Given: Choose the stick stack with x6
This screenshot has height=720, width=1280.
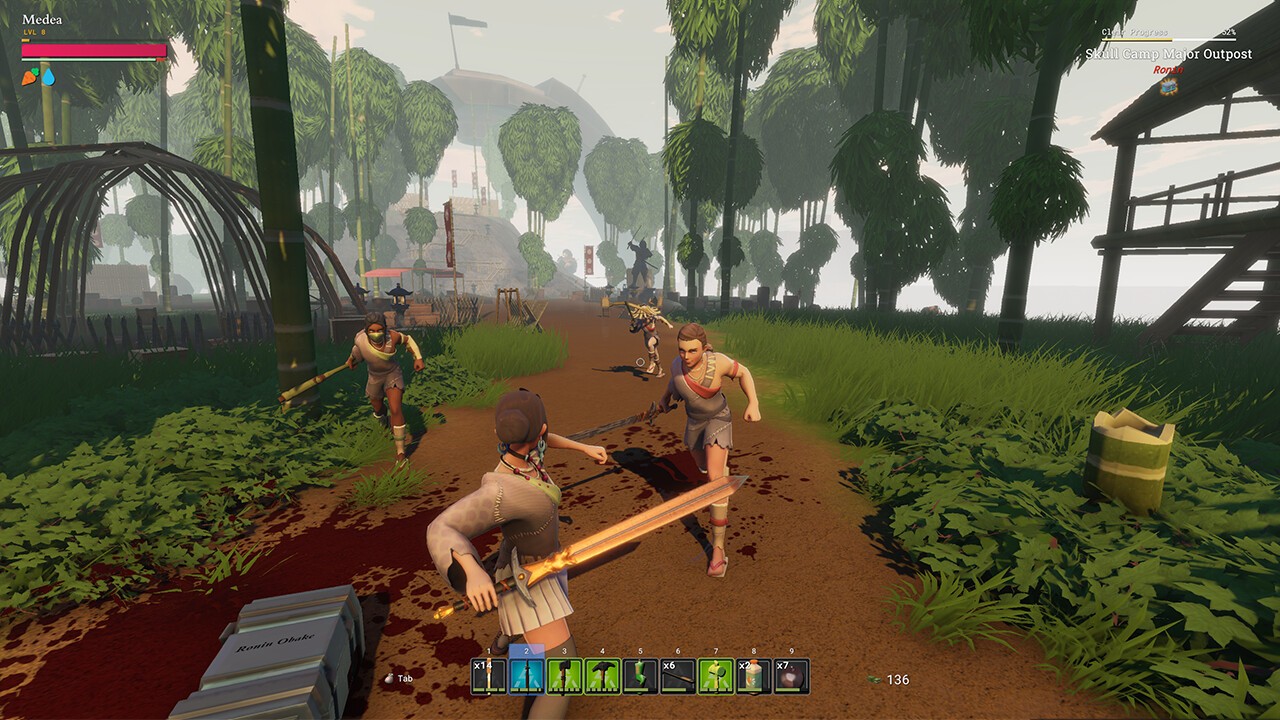Looking at the screenshot, I should click(678, 677).
